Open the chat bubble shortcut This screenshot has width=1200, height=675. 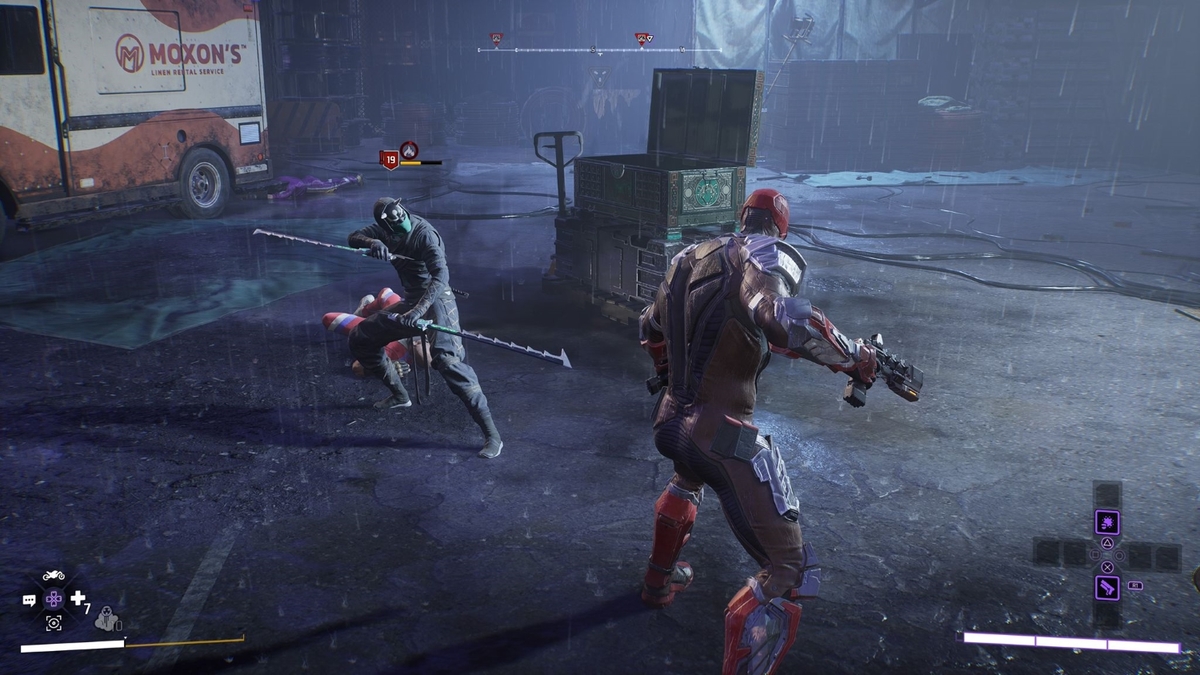click(x=29, y=600)
